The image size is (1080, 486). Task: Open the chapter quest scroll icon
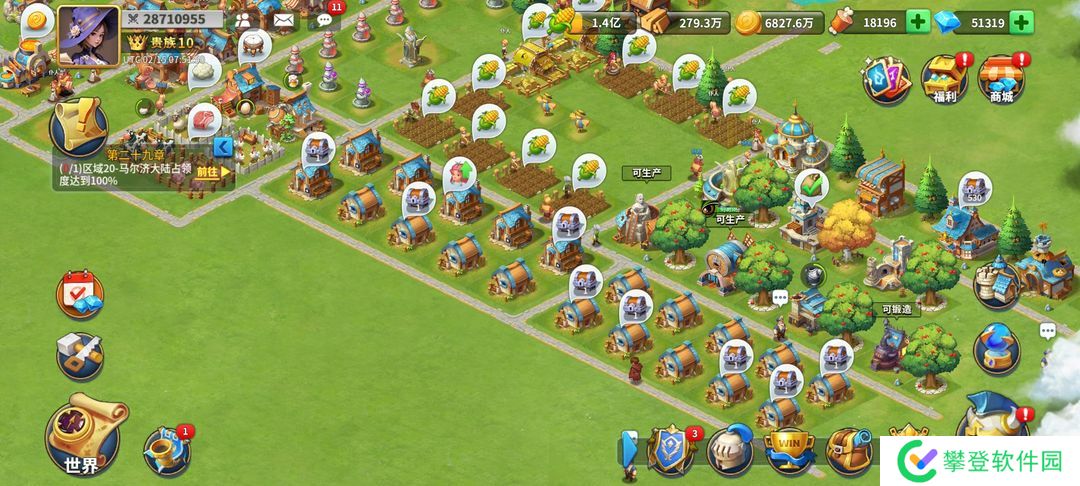click(81, 127)
